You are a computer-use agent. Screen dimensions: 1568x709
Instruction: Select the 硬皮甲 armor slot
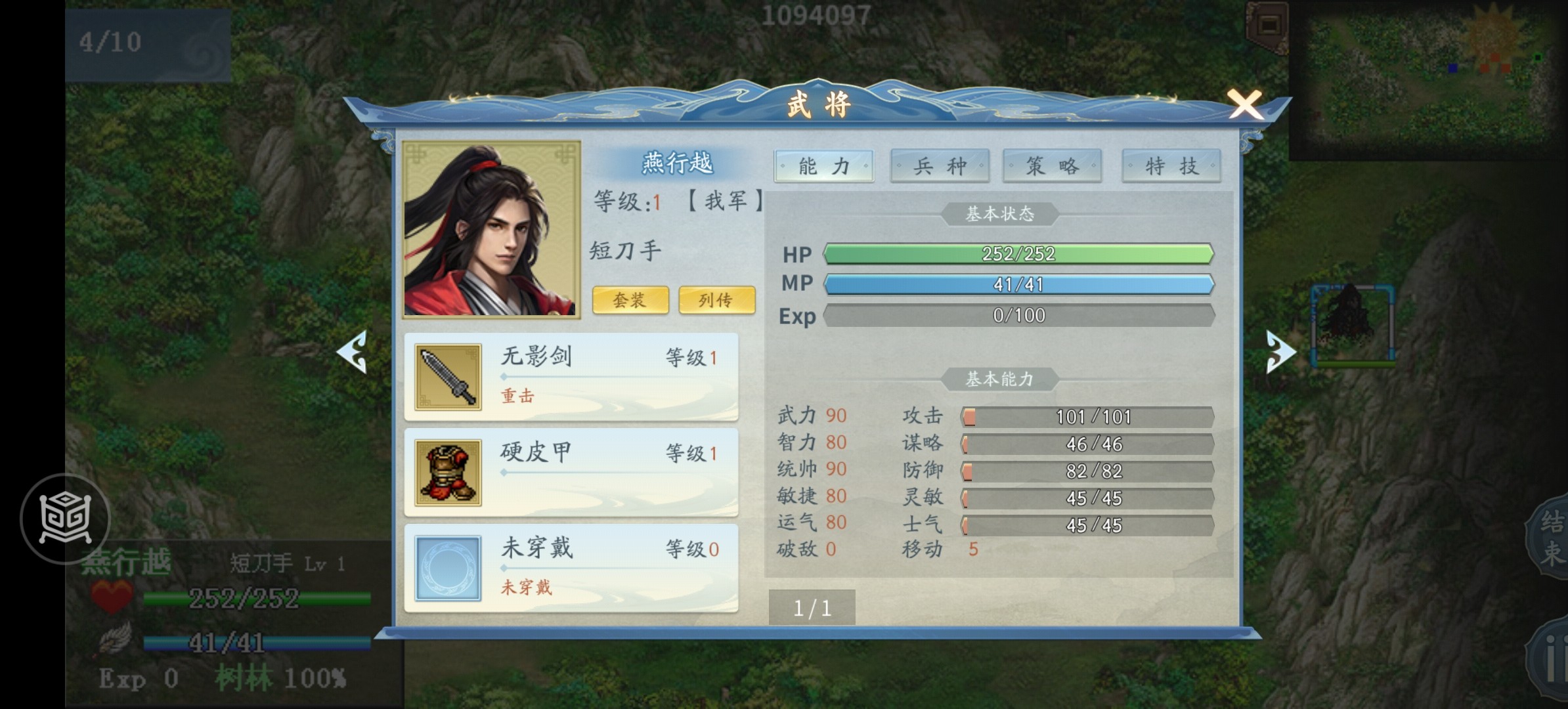(x=571, y=473)
